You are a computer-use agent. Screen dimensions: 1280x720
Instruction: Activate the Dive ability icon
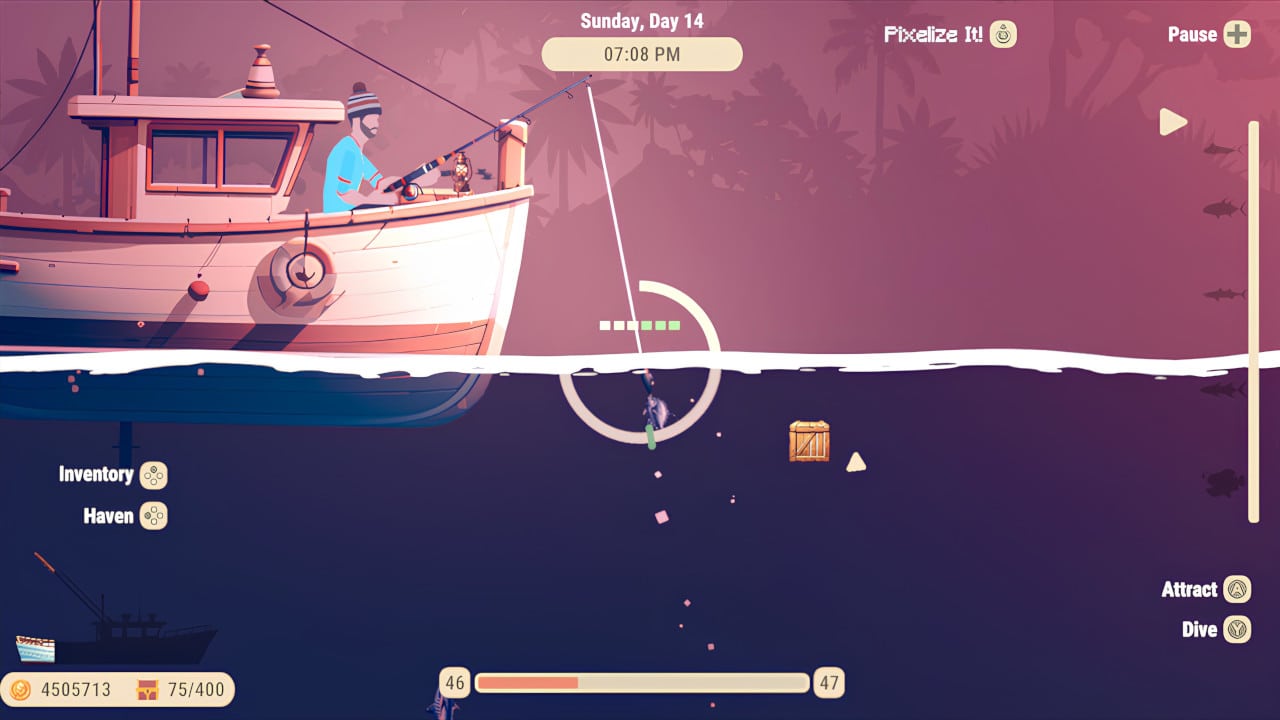[1240, 629]
